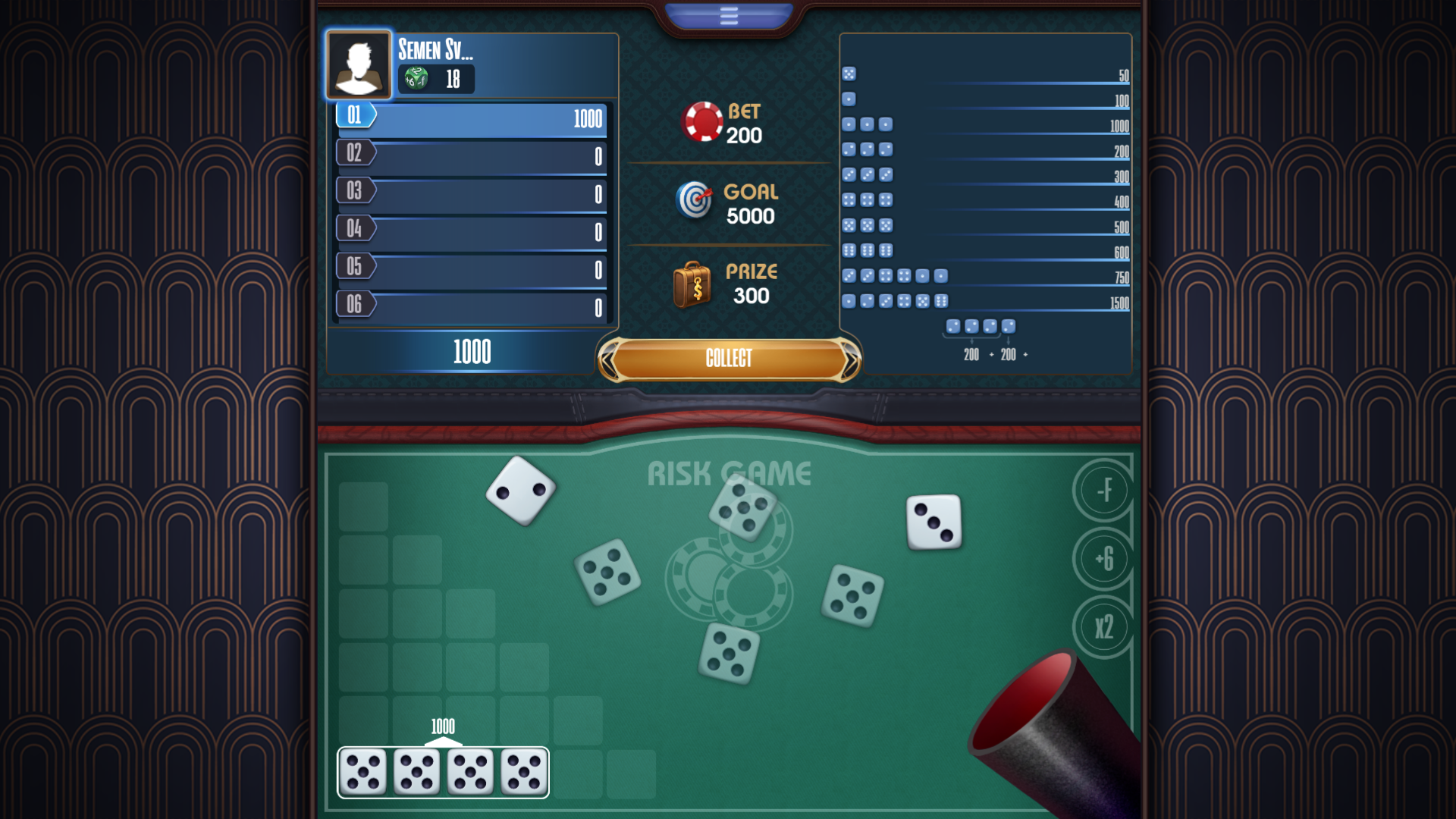Activate the +6 dice option
This screenshot has width=1456, height=819.
(x=1104, y=559)
